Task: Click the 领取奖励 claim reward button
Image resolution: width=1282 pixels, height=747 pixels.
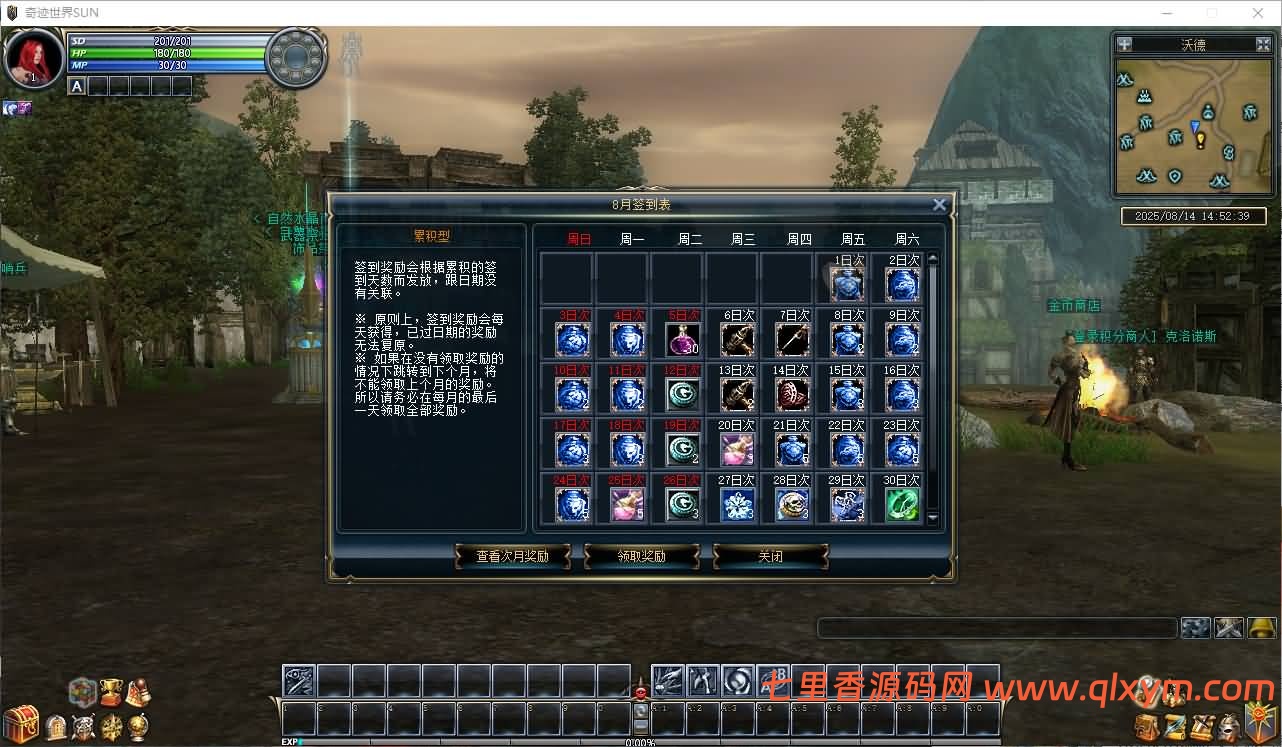Action: coord(641,557)
